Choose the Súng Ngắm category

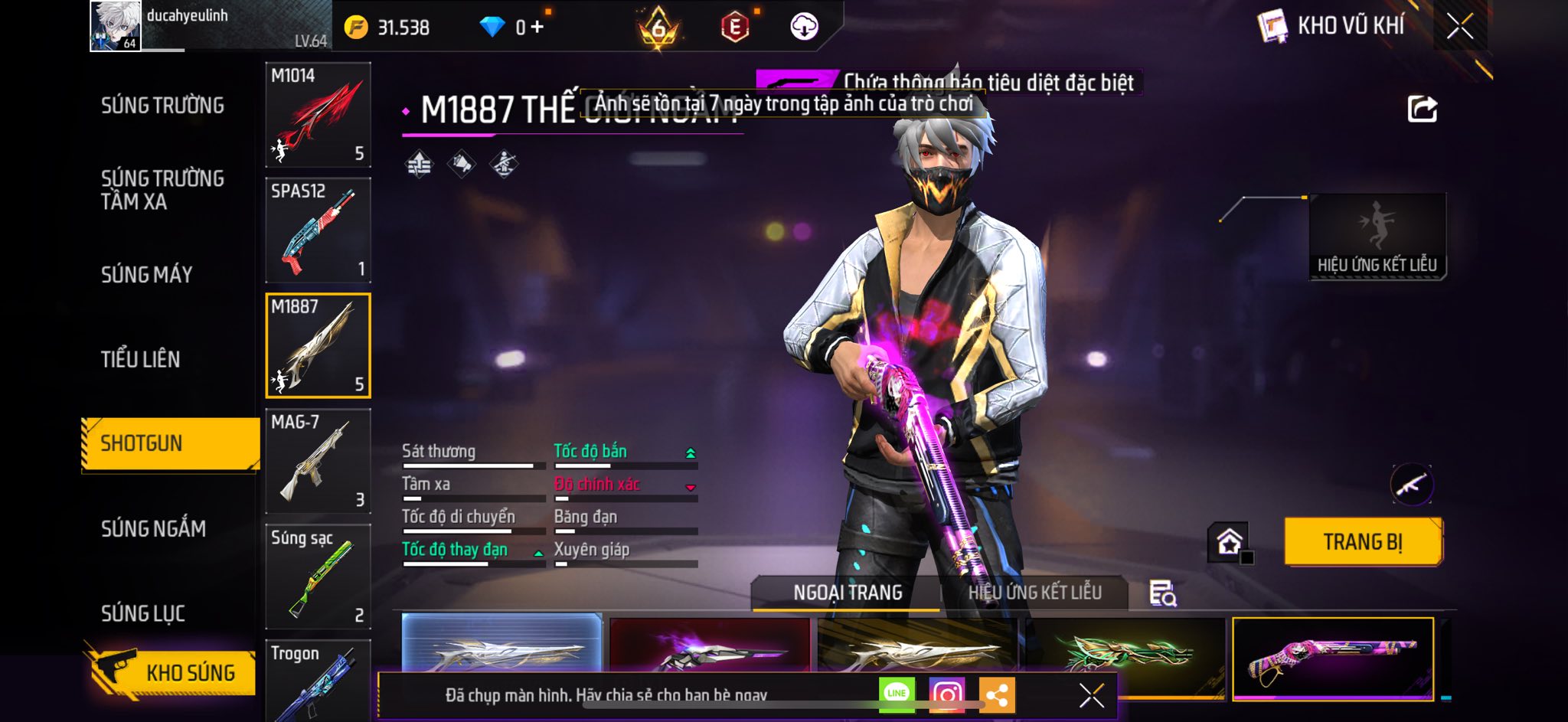(x=153, y=528)
